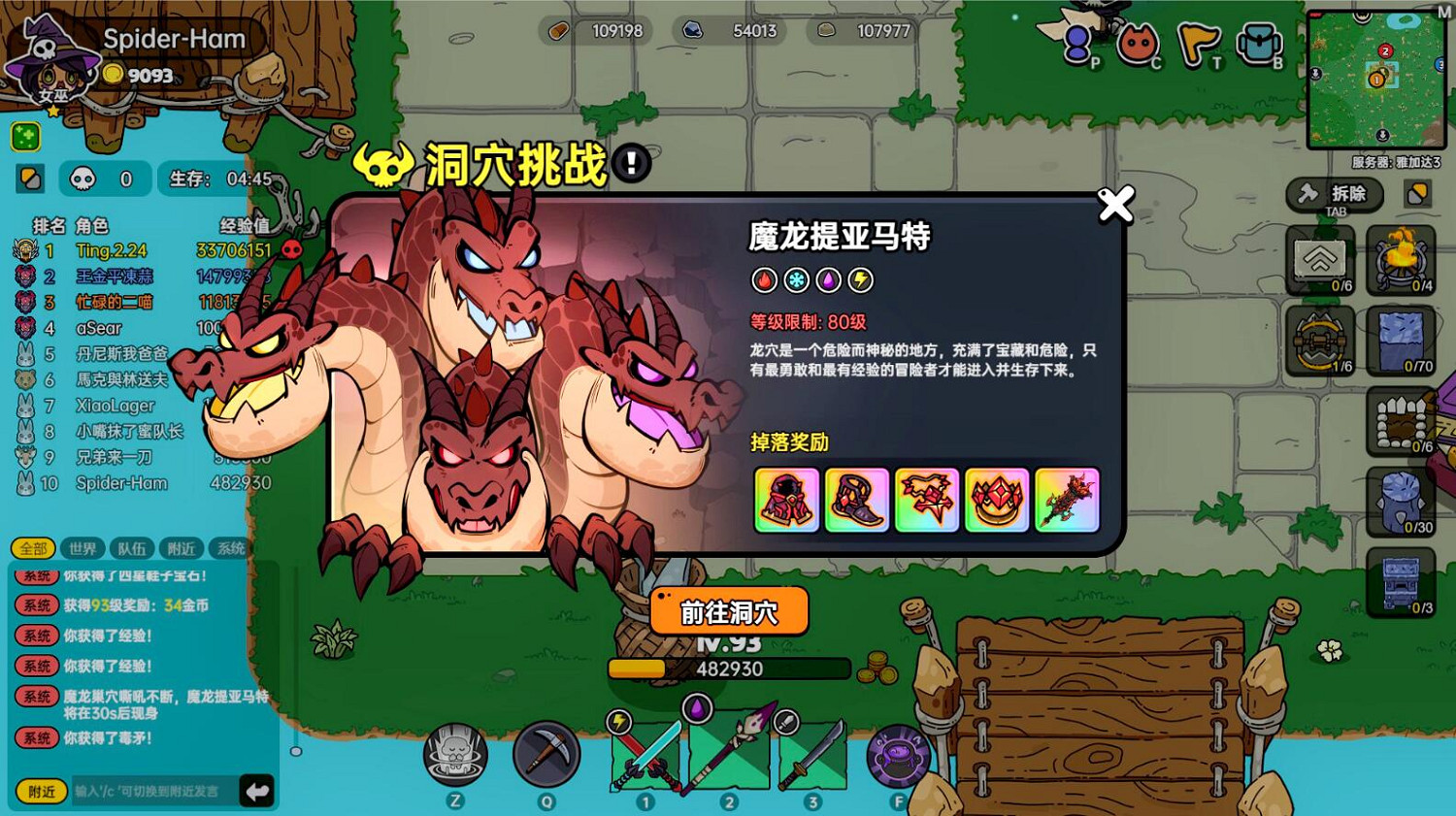Screen dimensions: 1456x816
Task: Open the pet menu via the cat icon
Action: click(1136, 42)
